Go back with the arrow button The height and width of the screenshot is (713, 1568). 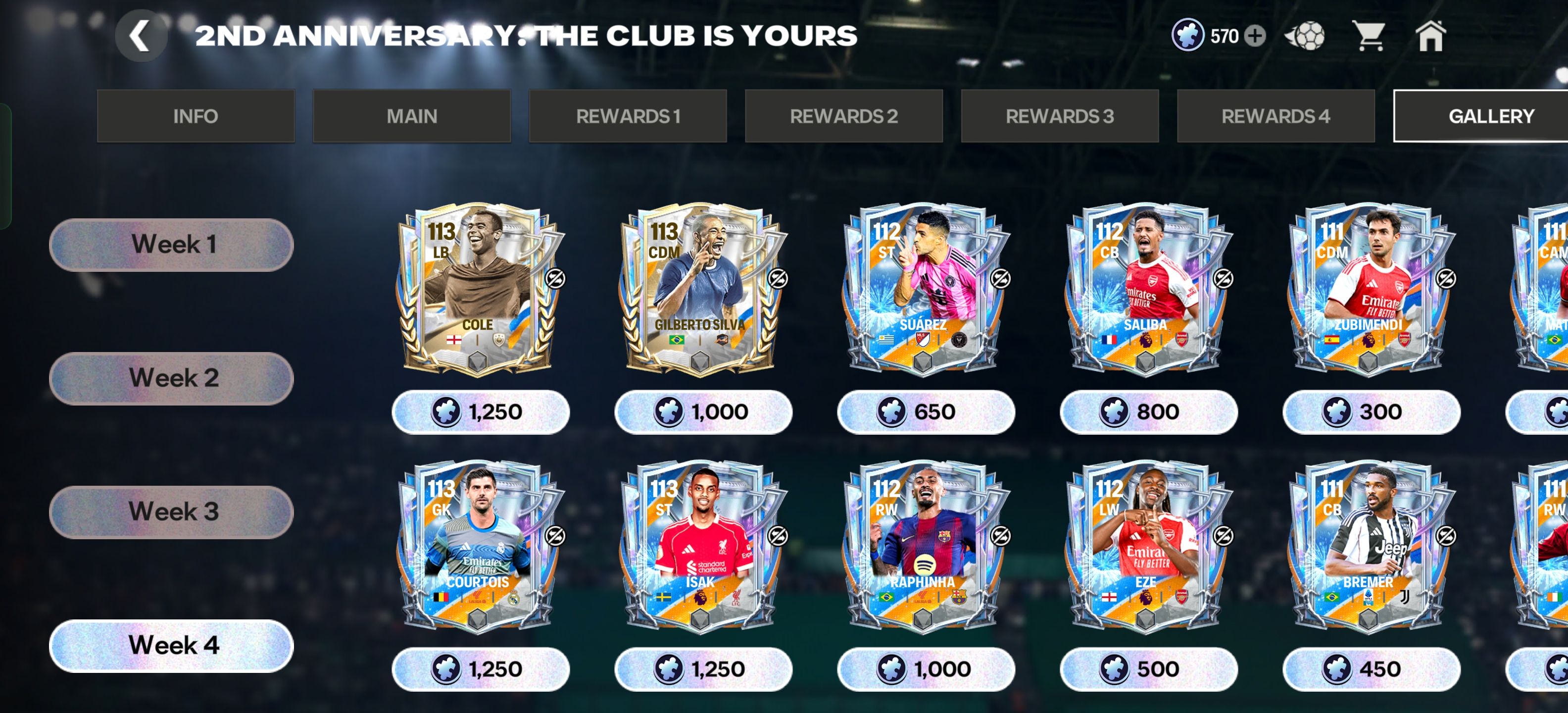(x=141, y=36)
